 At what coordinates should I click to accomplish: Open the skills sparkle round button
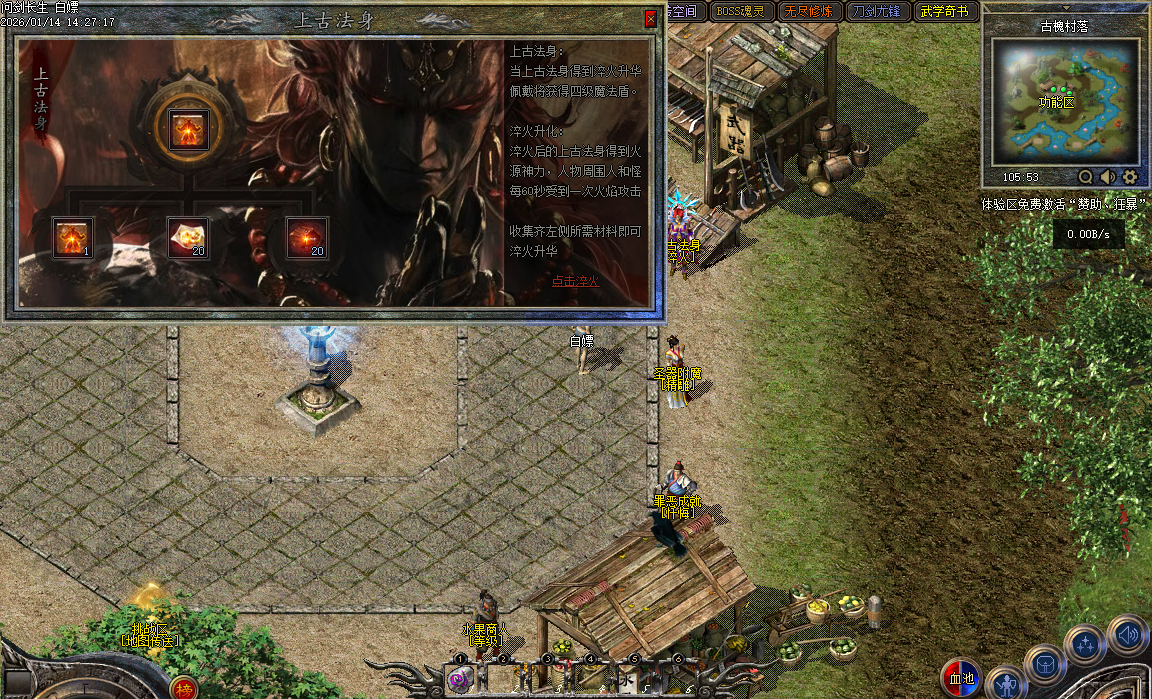pos(1085,645)
